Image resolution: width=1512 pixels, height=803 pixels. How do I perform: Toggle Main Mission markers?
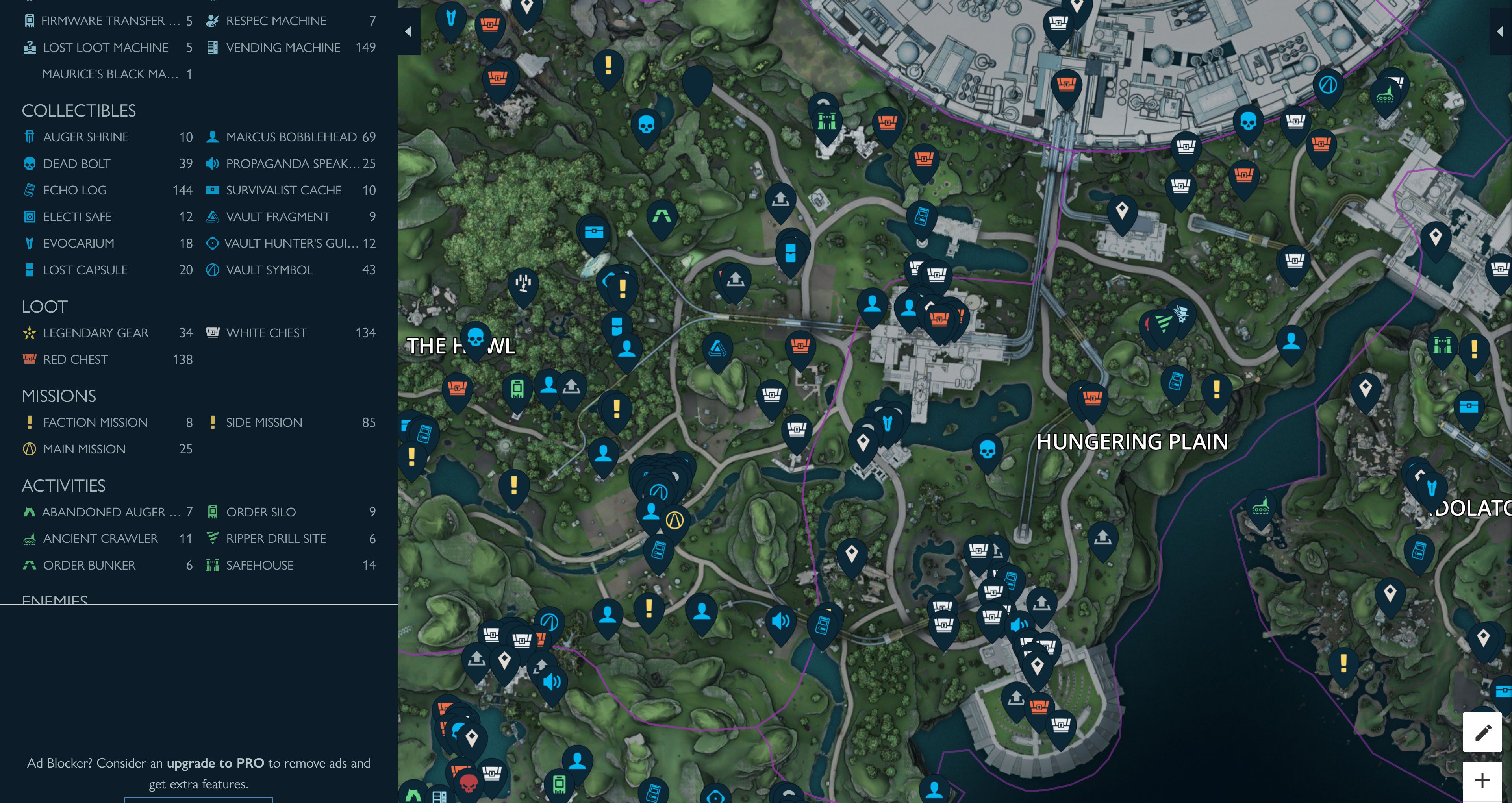84,449
